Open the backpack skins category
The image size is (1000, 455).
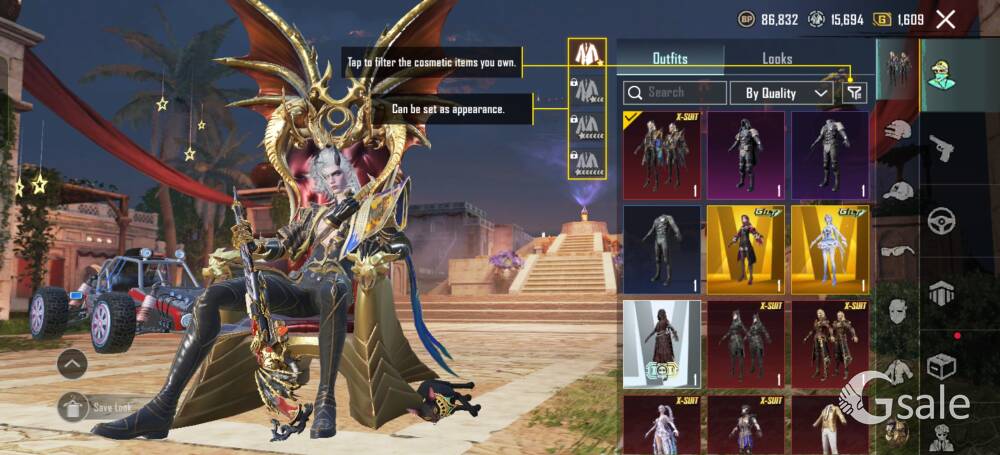point(941,292)
